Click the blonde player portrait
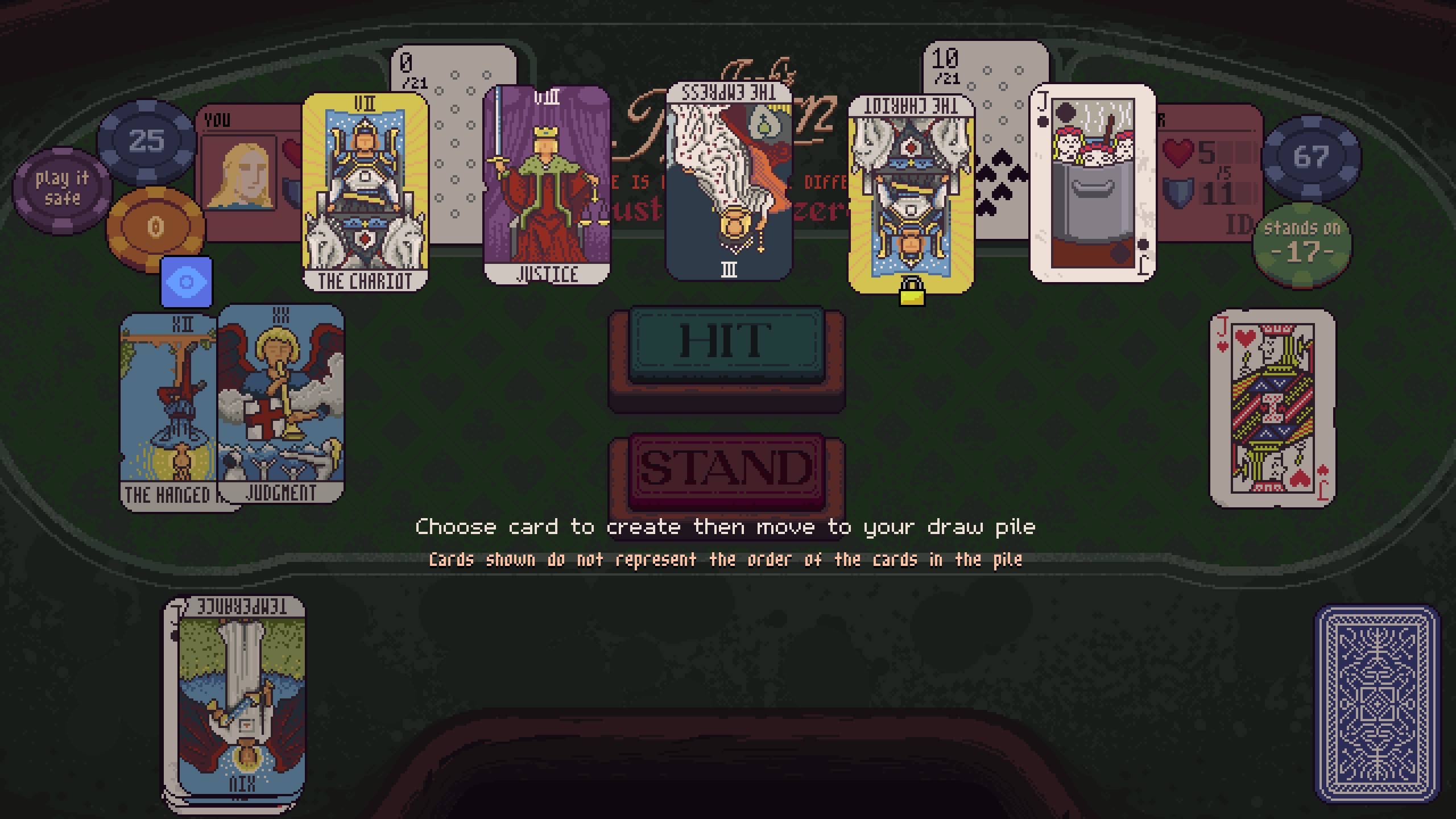The image size is (1456, 819). point(239,175)
